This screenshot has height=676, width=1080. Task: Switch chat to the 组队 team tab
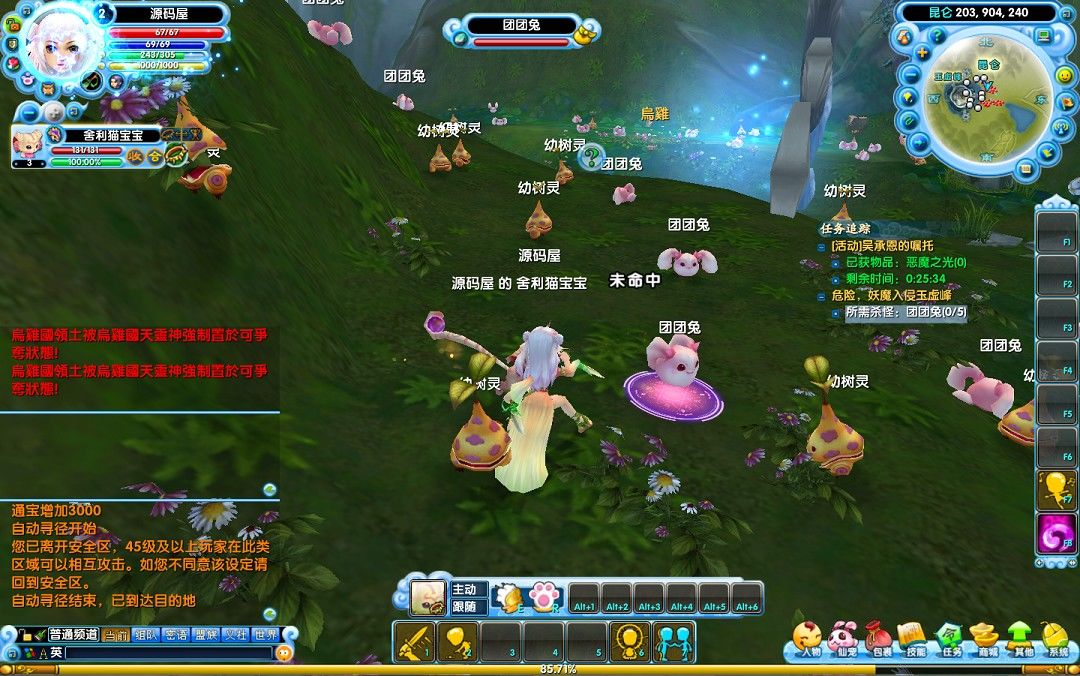[146, 634]
